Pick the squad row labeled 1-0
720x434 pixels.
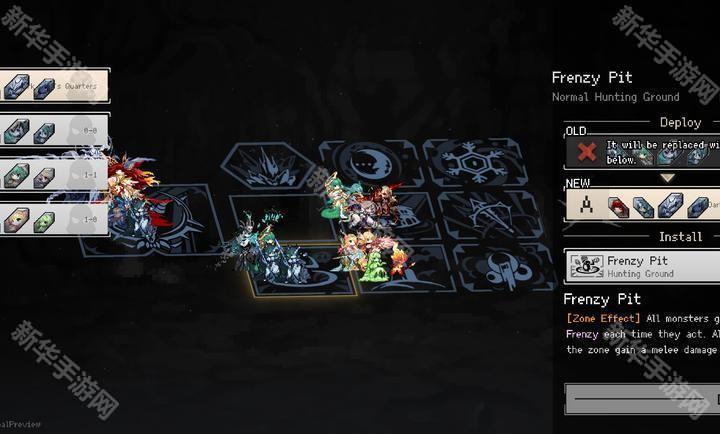pos(55,219)
